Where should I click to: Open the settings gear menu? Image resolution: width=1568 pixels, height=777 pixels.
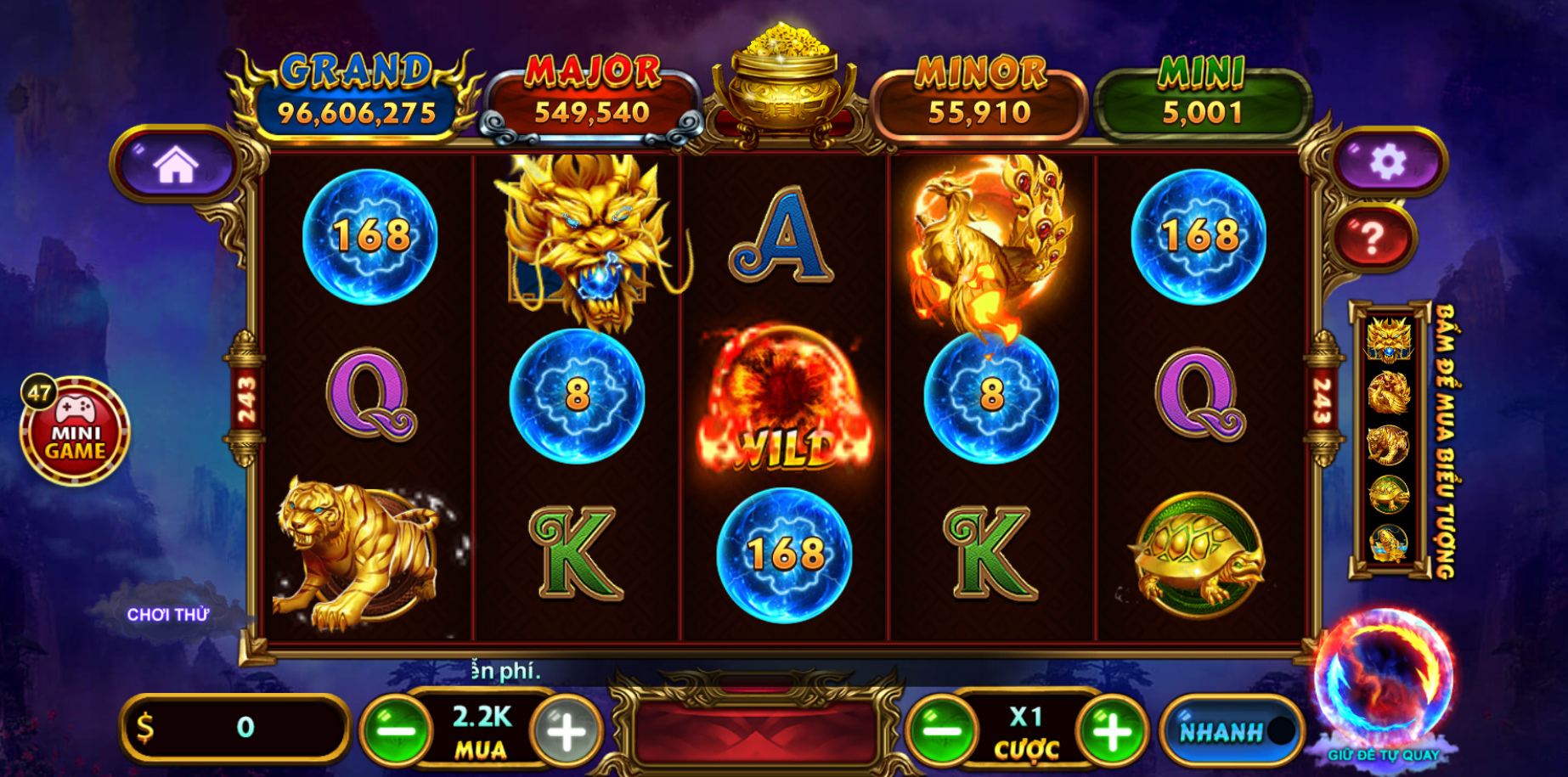1387,161
